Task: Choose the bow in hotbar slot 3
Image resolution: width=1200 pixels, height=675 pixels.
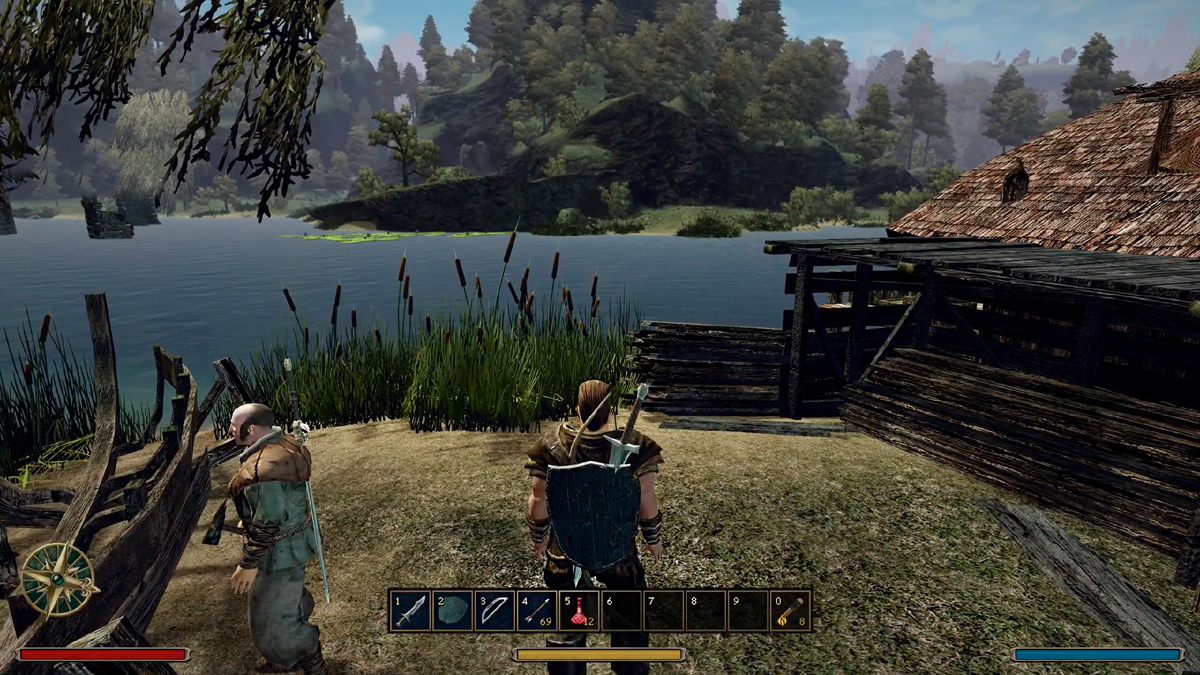Action: (495, 610)
